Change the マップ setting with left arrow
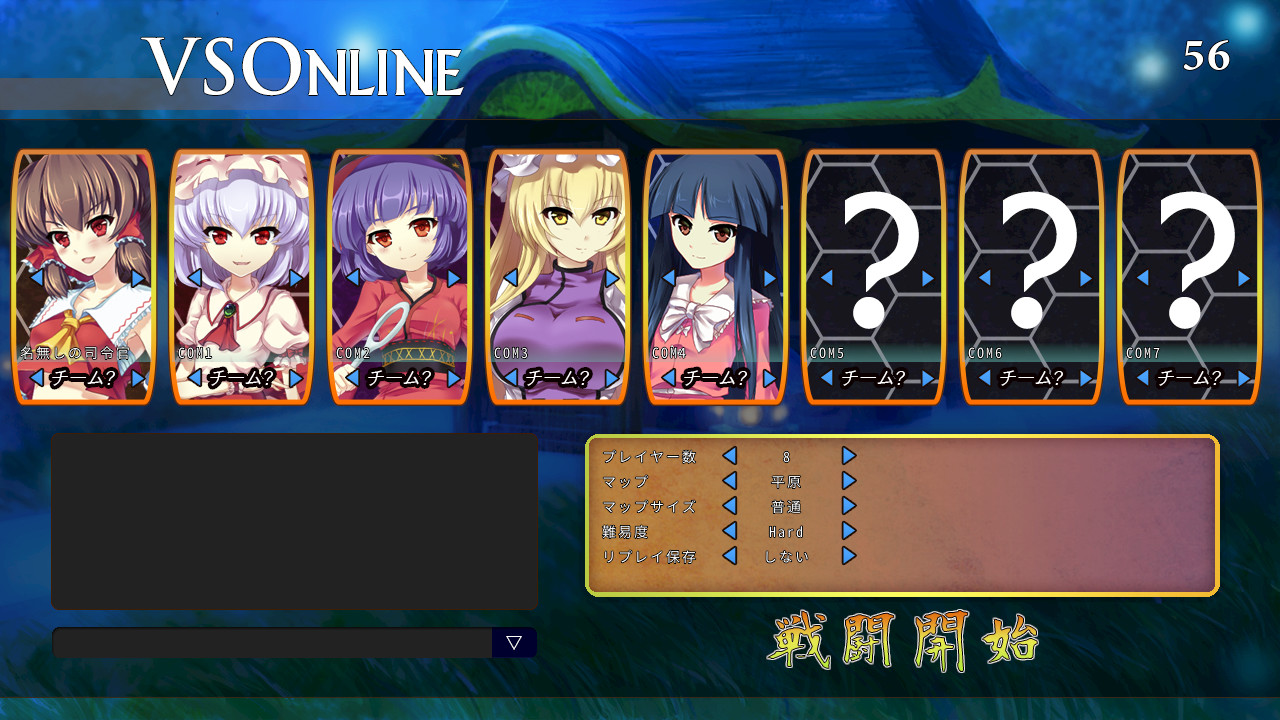The height and width of the screenshot is (720, 1280). click(x=731, y=481)
